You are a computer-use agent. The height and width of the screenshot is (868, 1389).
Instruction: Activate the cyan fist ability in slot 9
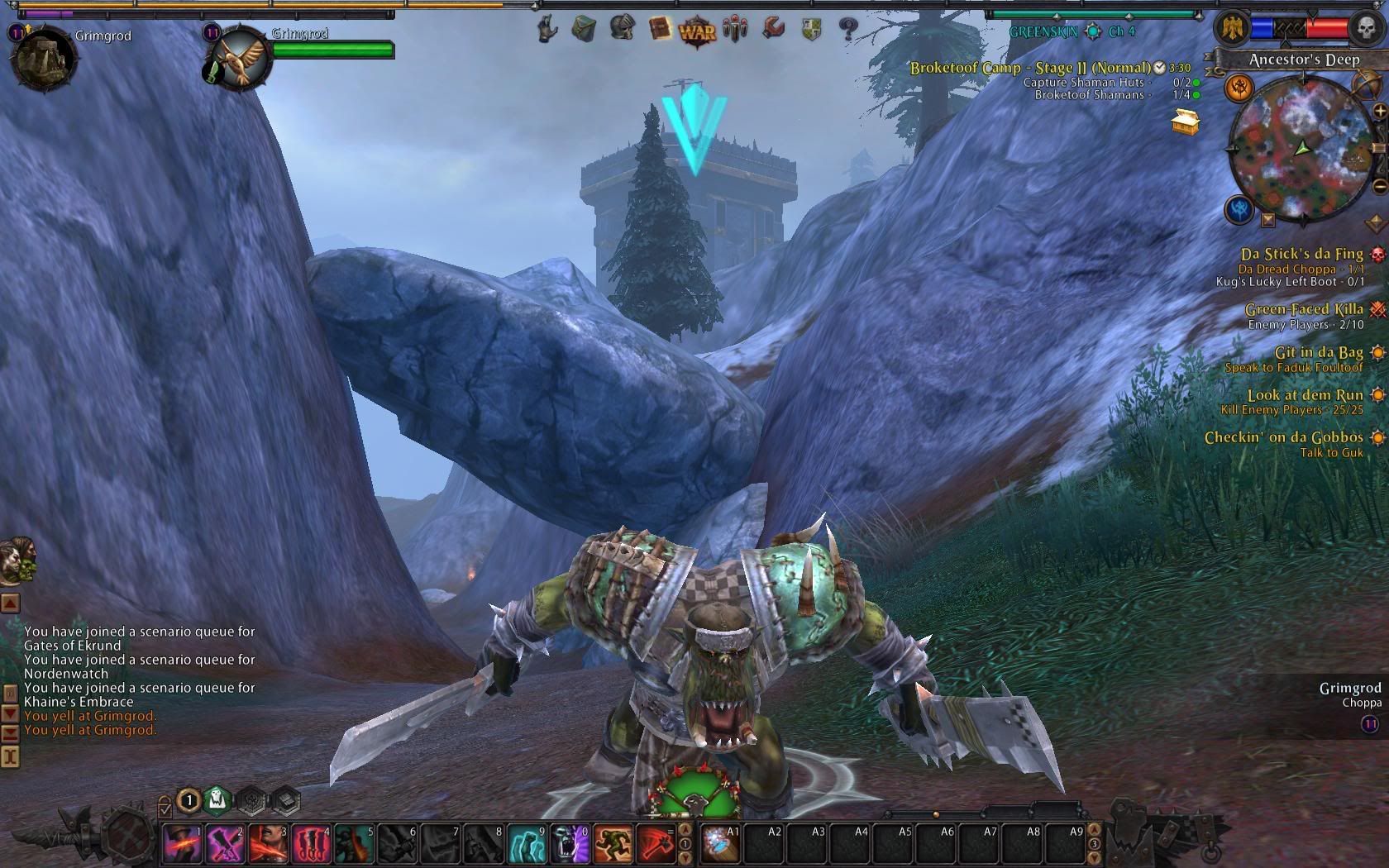tap(527, 843)
